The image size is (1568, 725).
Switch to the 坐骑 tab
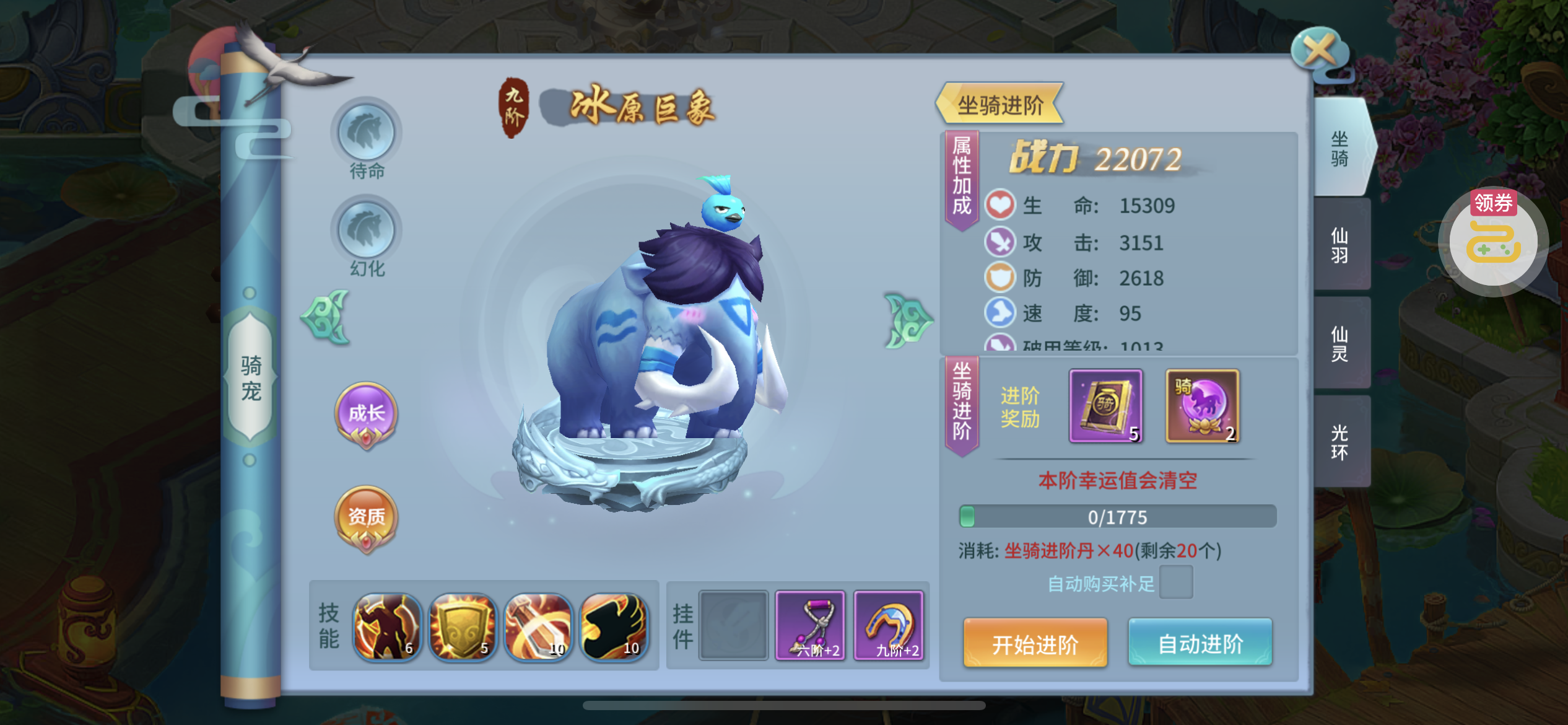coord(1341,149)
